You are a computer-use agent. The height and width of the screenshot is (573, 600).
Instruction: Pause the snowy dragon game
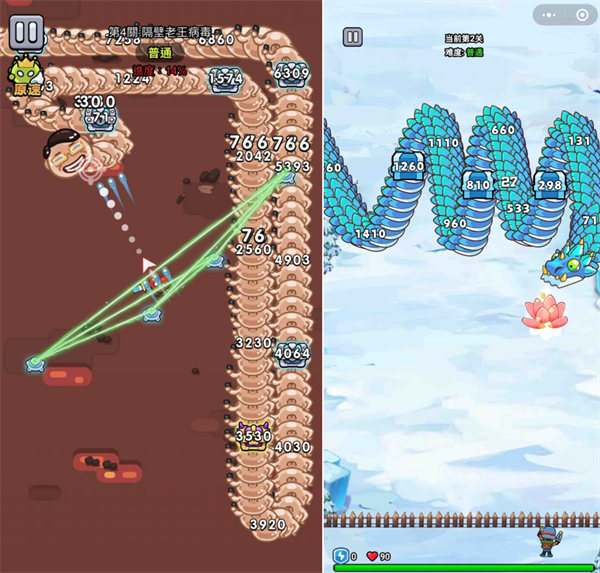pyautogui.click(x=352, y=37)
